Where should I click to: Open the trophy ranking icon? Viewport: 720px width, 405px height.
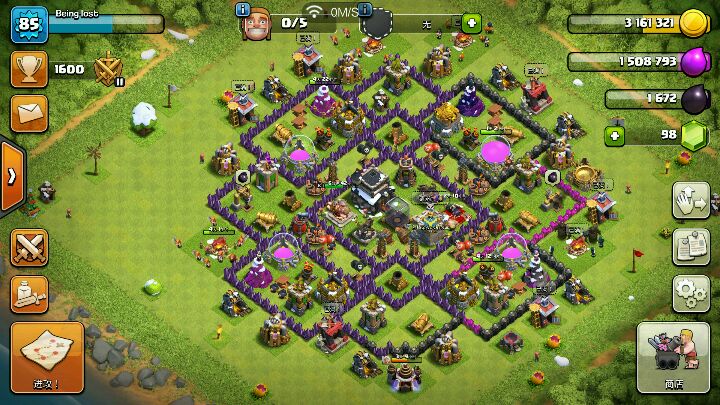(29, 68)
